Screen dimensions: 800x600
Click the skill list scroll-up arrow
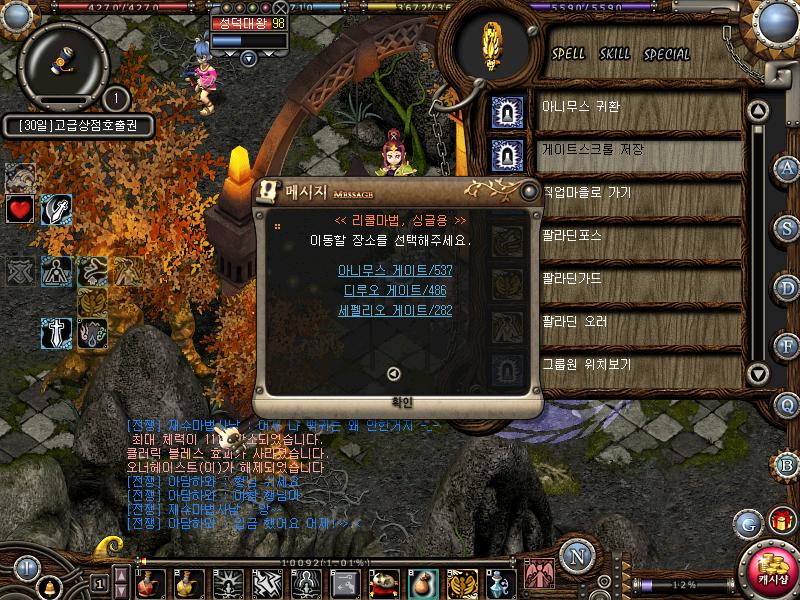click(758, 111)
